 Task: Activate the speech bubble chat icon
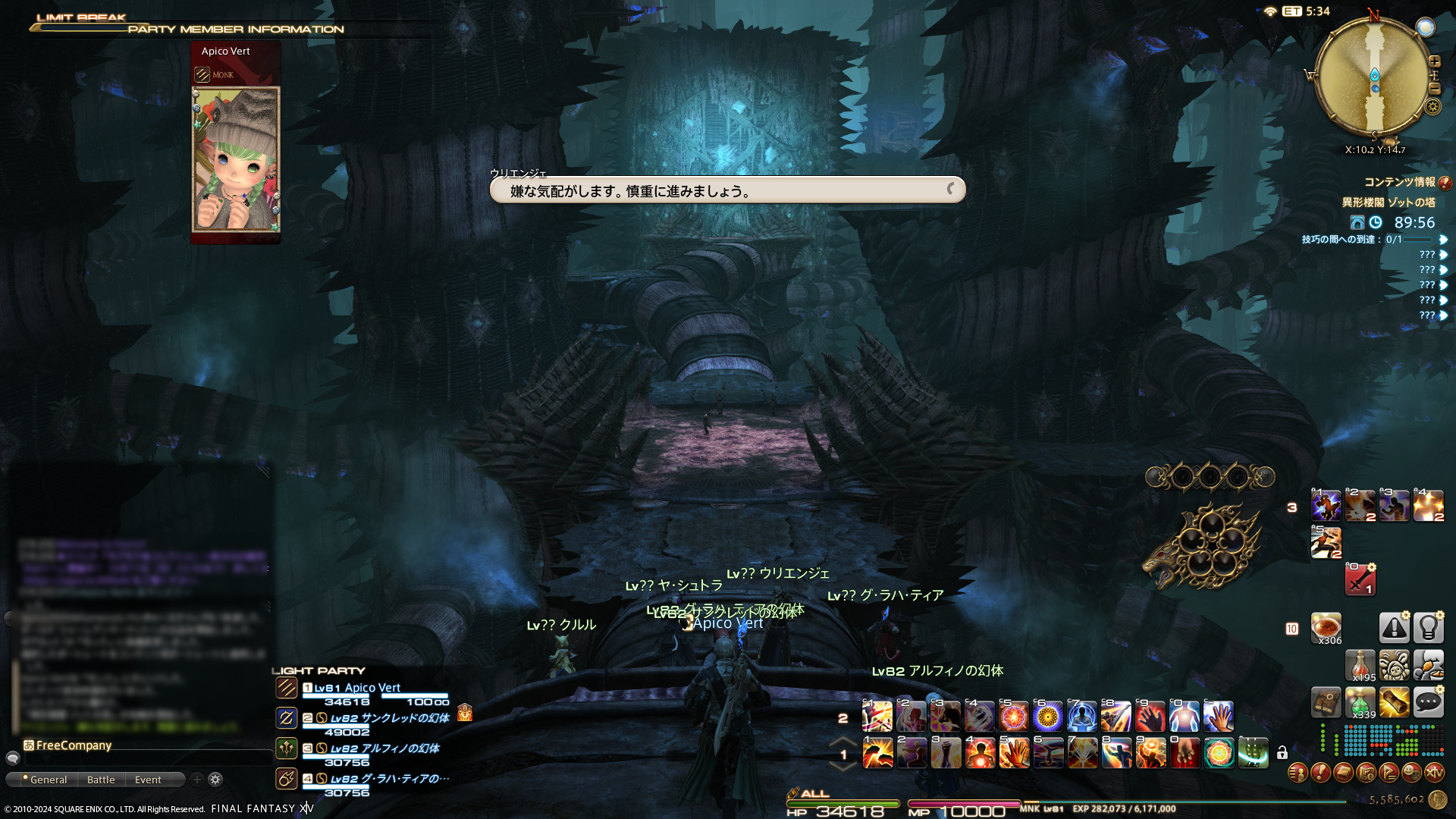click(x=1428, y=703)
